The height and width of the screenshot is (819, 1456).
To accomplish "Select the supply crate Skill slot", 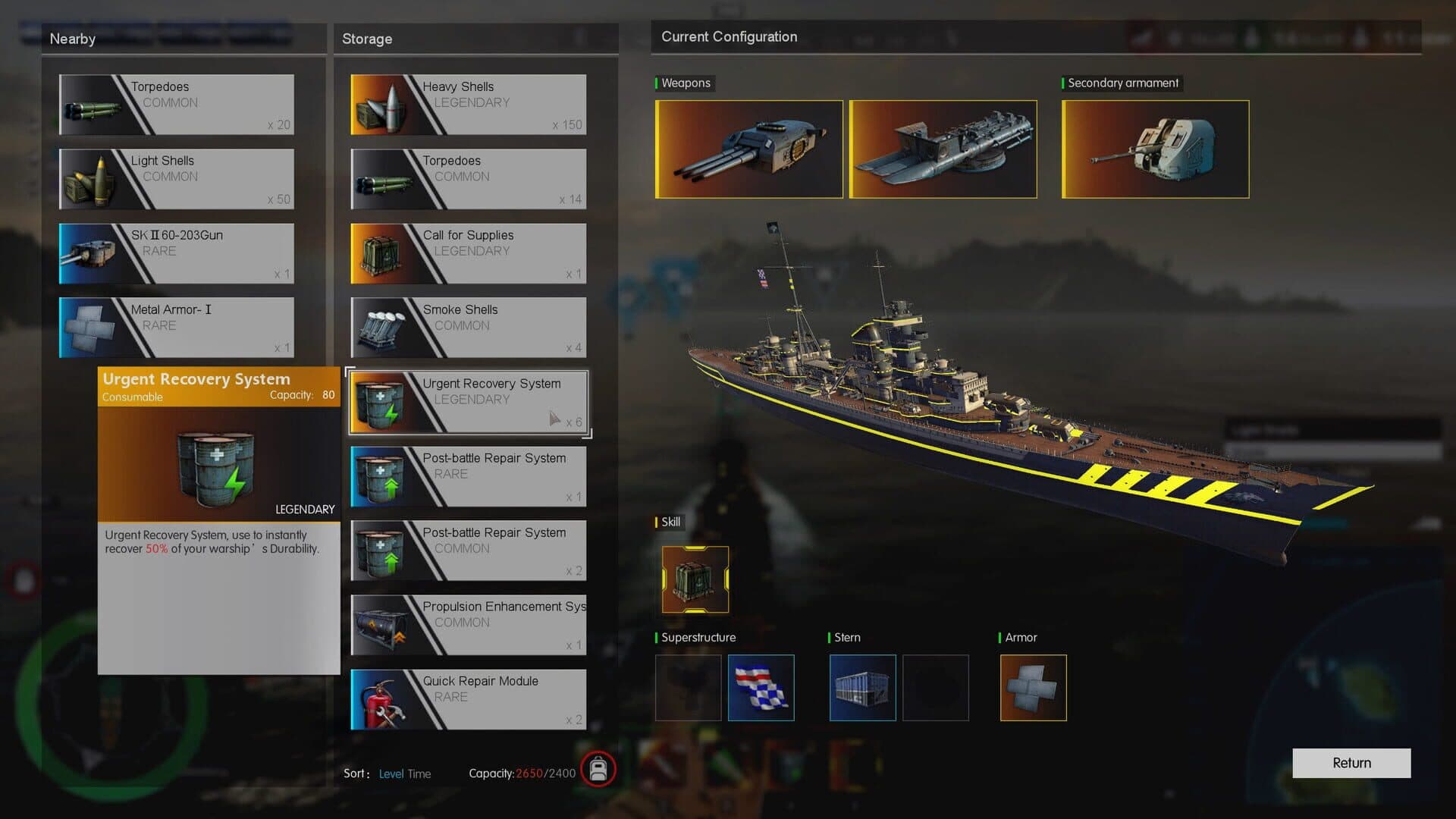I will point(695,579).
